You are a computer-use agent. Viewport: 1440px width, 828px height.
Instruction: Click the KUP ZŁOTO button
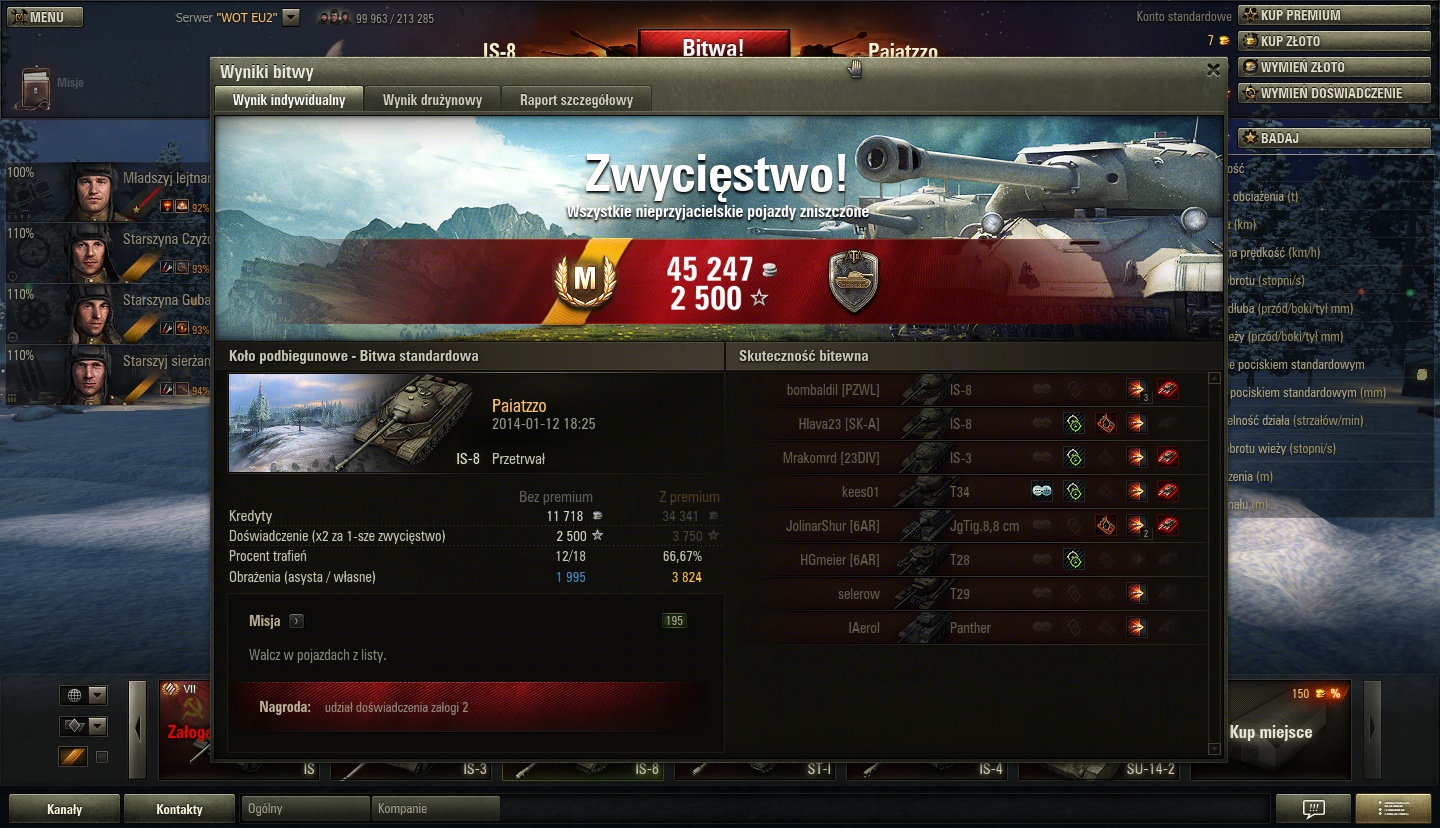1334,41
